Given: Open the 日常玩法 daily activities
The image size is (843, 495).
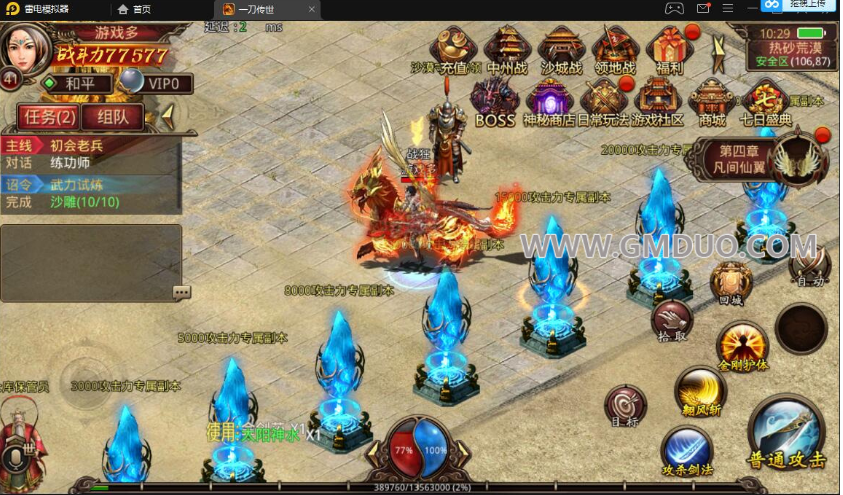Looking at the screenshot, I should click(x=604, y=103).
